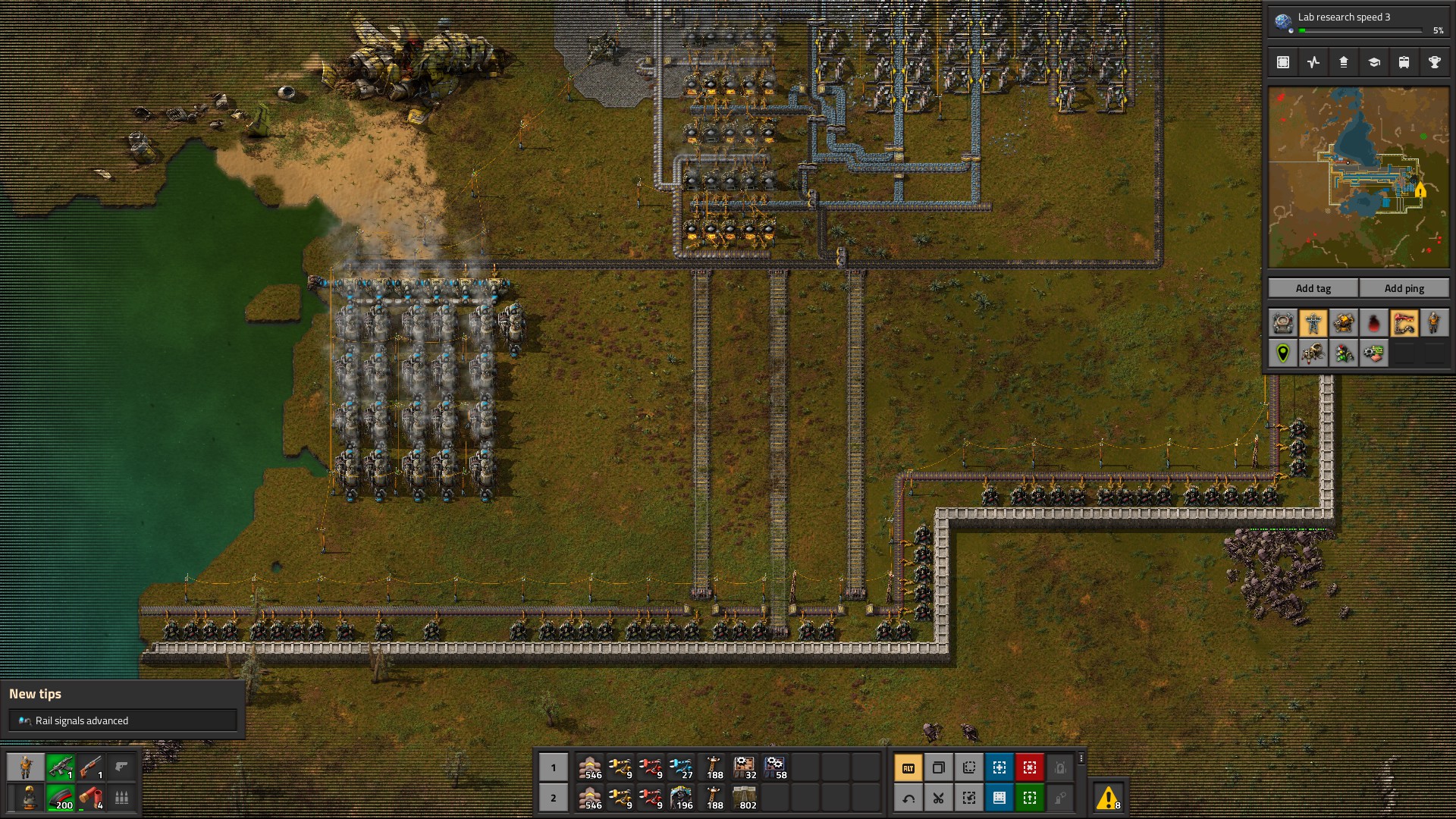The image size is (1456, 819).
Task: Toggle the ALT mode button
Action: [x=908, y=767]
